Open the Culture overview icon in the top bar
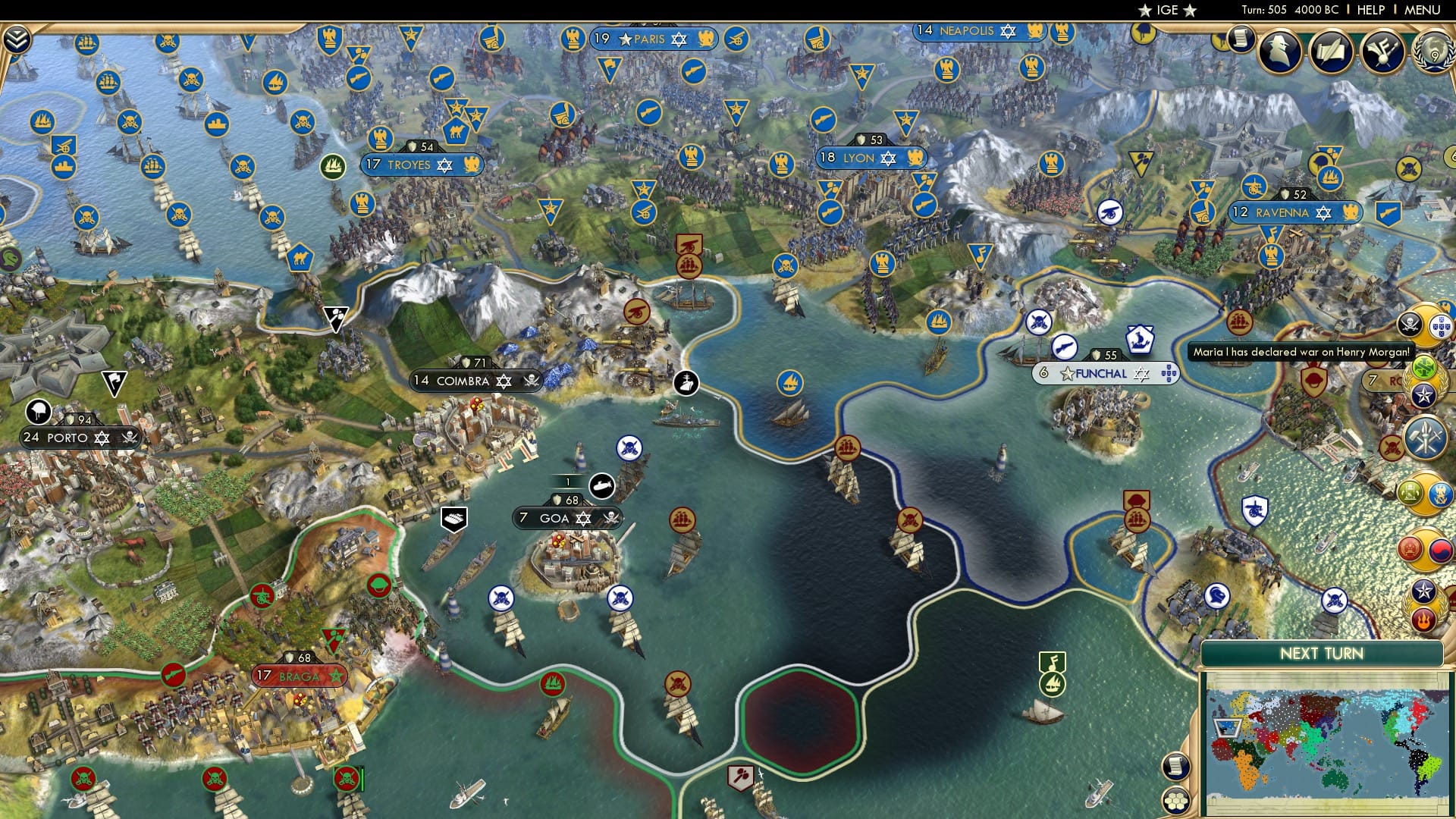1456x819 pixels. (1382, 52)
